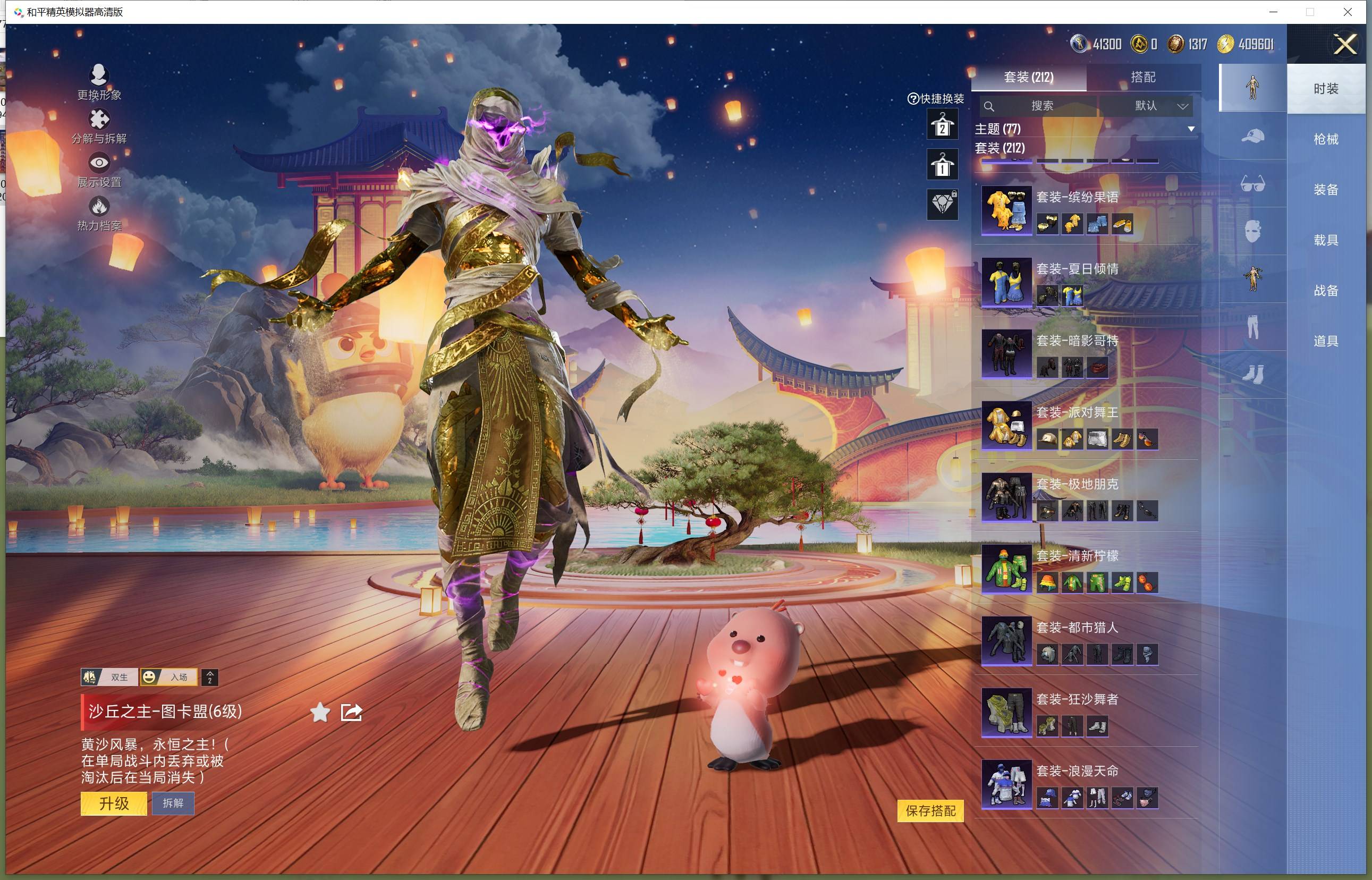Switch to the 枪械 firearms category
1372x880 pixels.
(x=1326, y=139)
